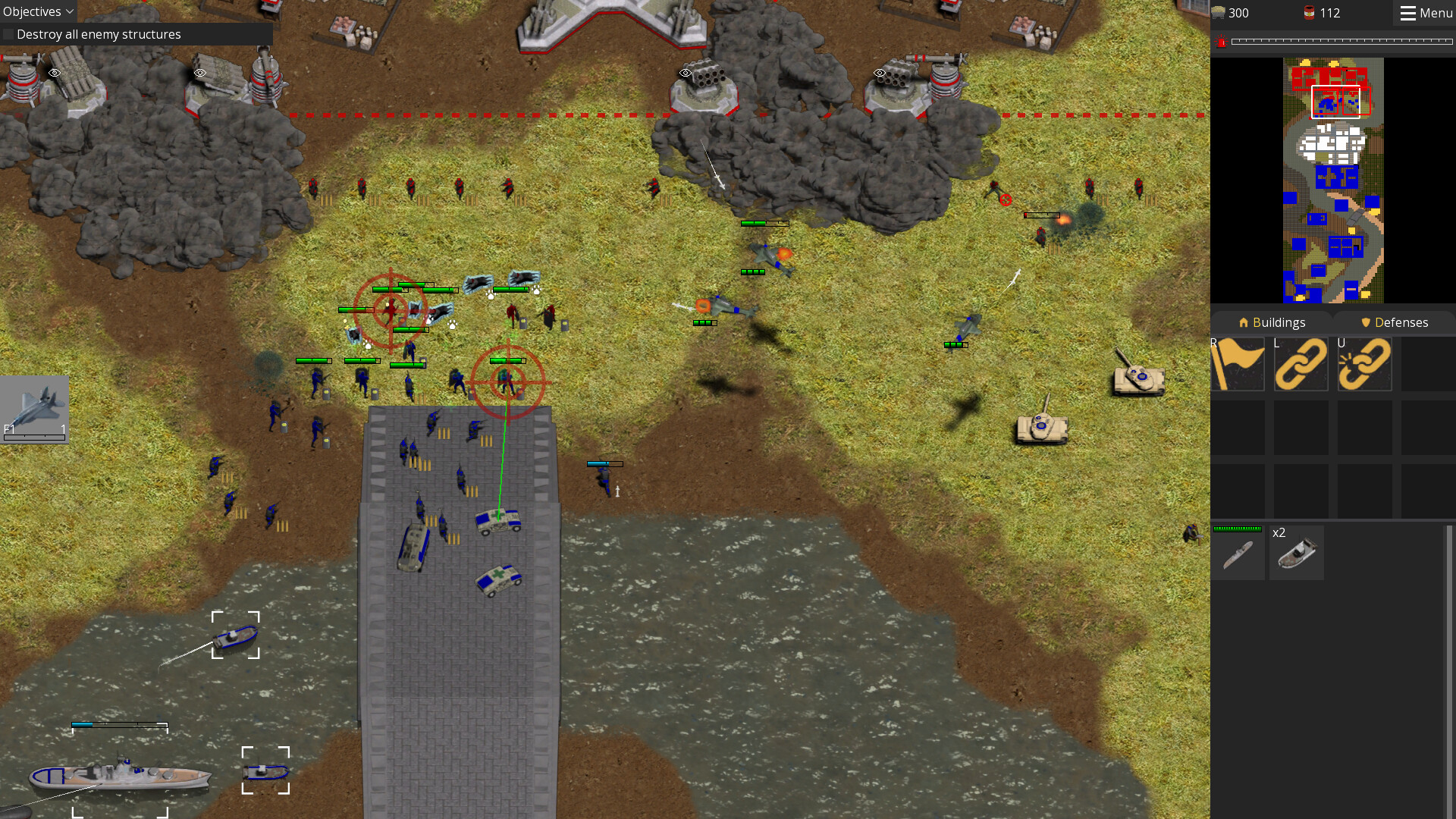Select the rally flag icon in Buildings panel
The width and height of the screenshot is (1456, 819).
(1238, 365)
